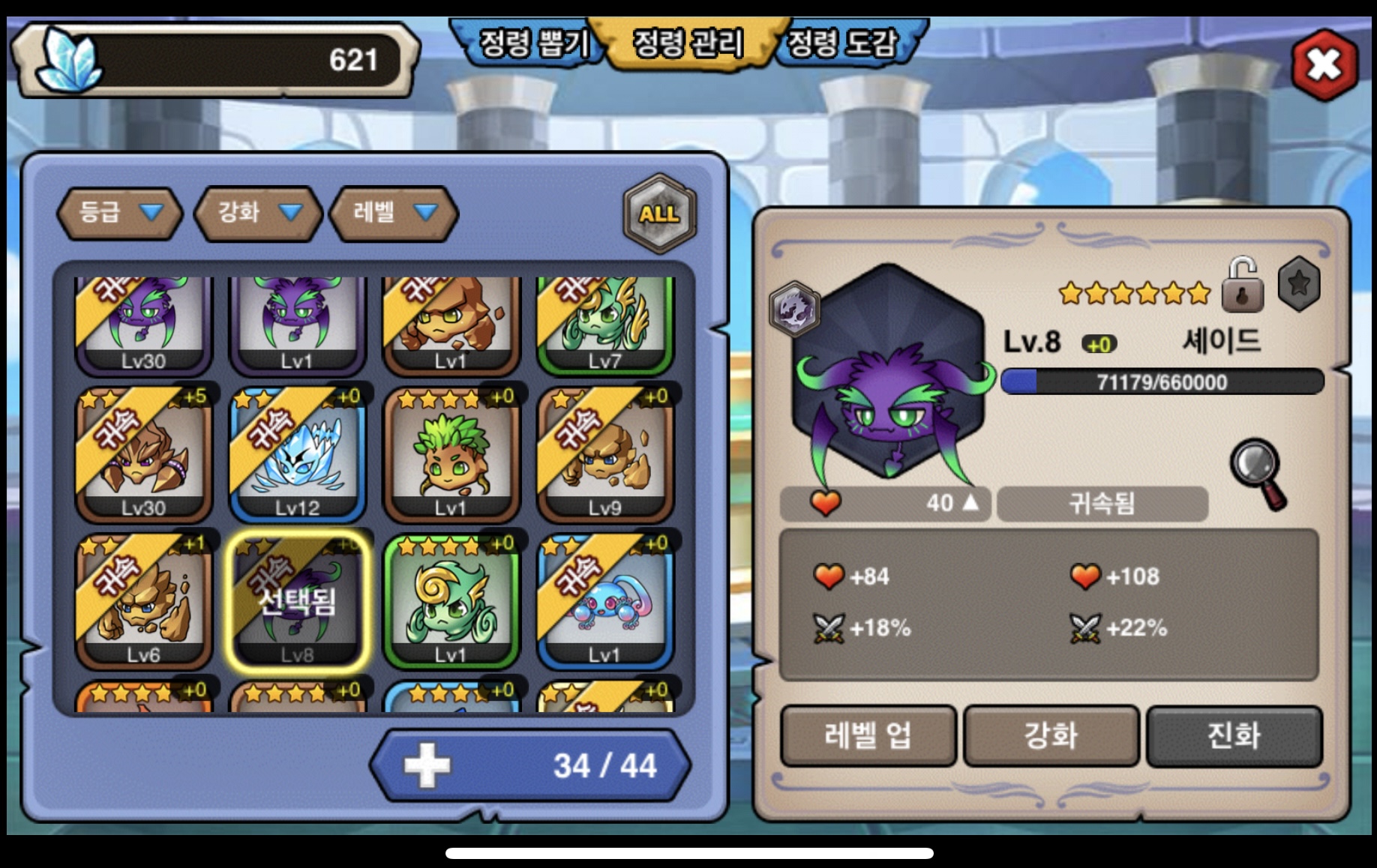Select the Lv12 ice spirit tile
The image size is (1377, 868).
click(297, 454)
